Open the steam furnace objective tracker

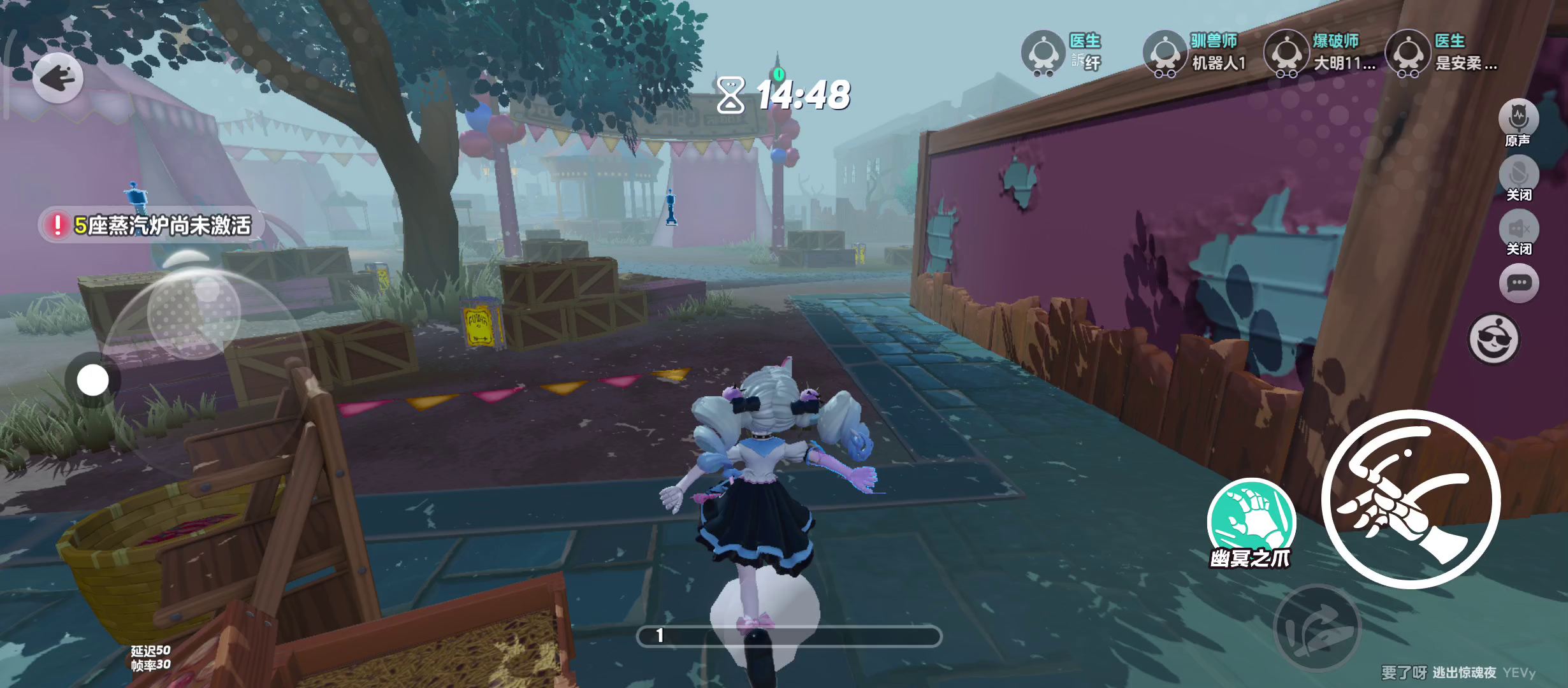click(x=152, y=225)
